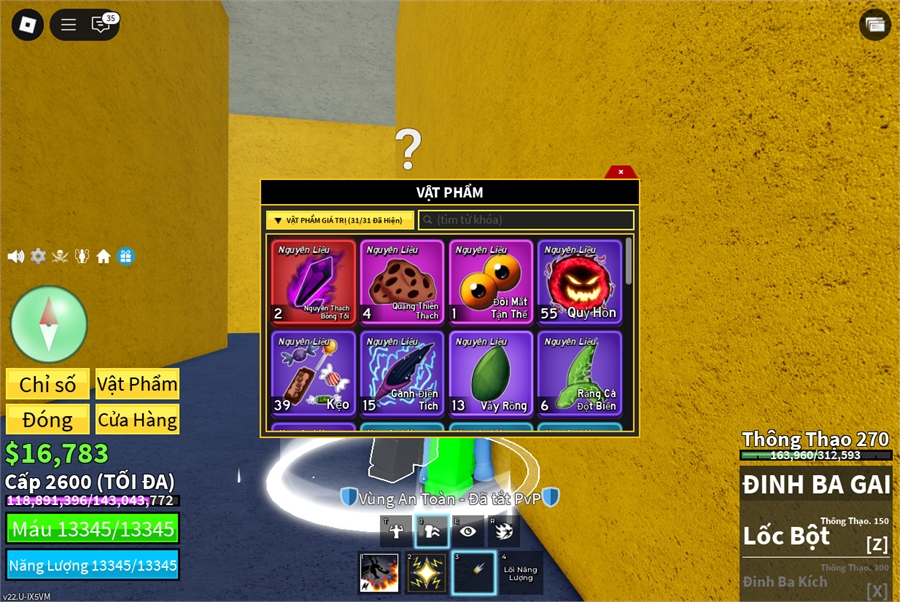Select the Quặng Thiên Thạch item
This screenshot has height=602, width=900.
point(402,282)
